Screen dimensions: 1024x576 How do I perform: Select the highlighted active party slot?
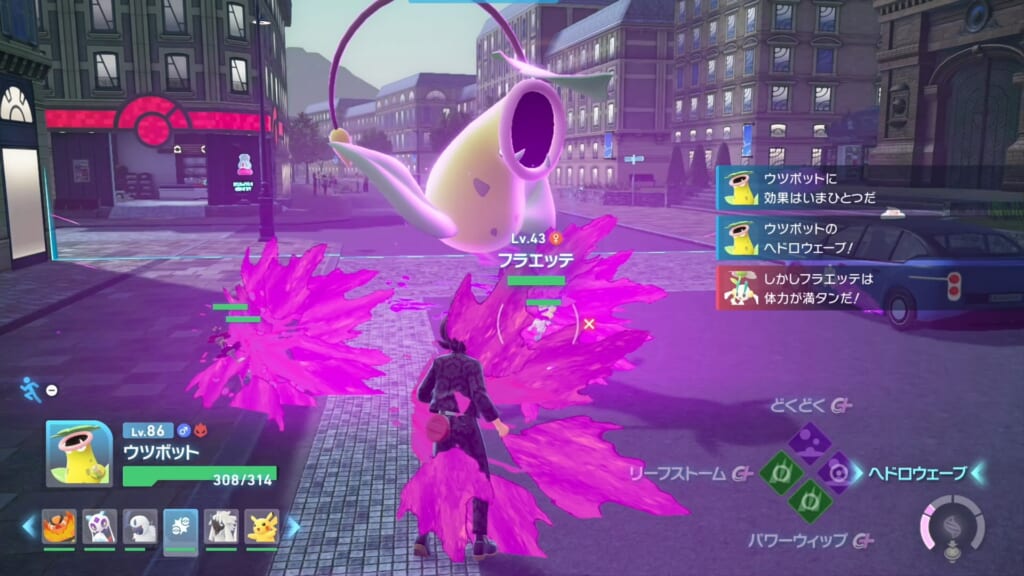(x=181, y=526)
